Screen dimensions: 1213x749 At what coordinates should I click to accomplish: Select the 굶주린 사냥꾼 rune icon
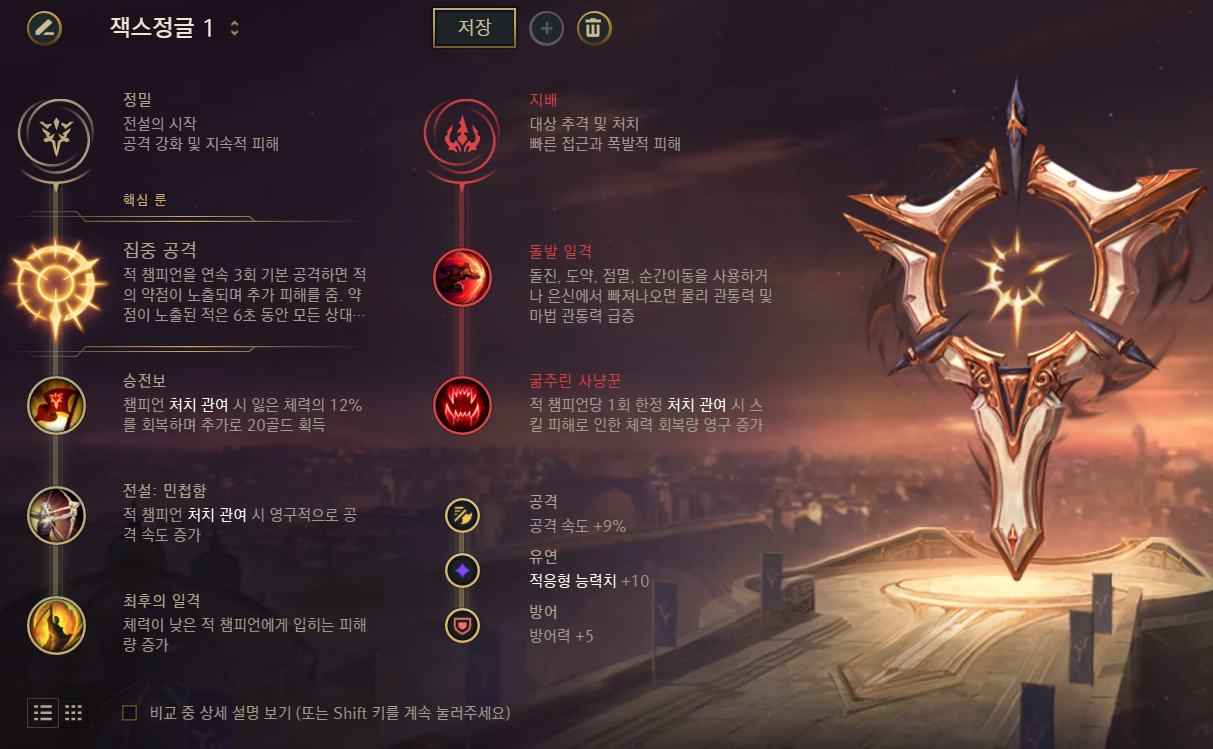coord(462,405)
